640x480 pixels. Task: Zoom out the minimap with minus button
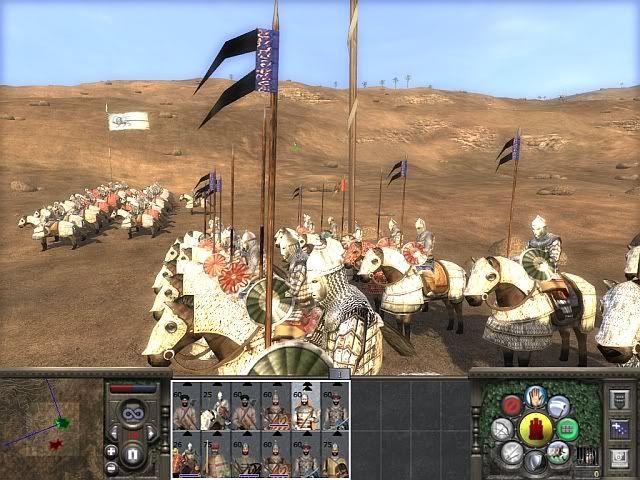pos(111,467)
